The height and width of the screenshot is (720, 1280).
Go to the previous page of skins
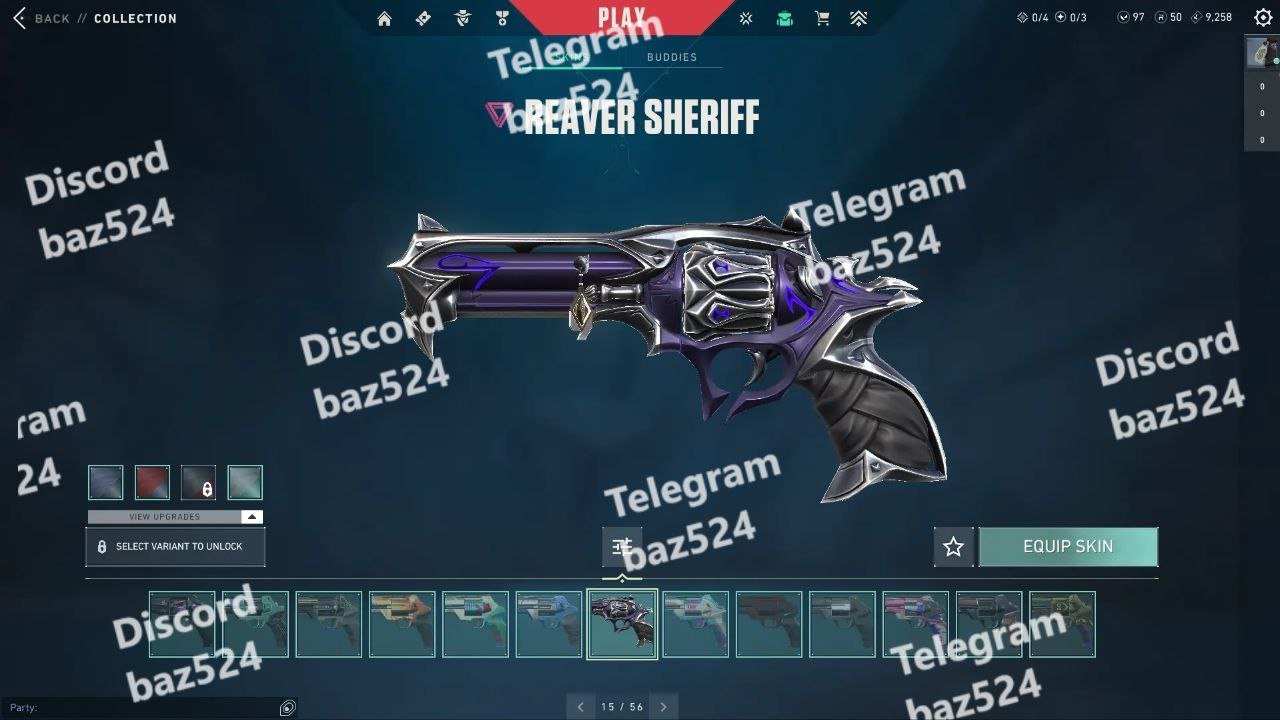tap(580, 707)
